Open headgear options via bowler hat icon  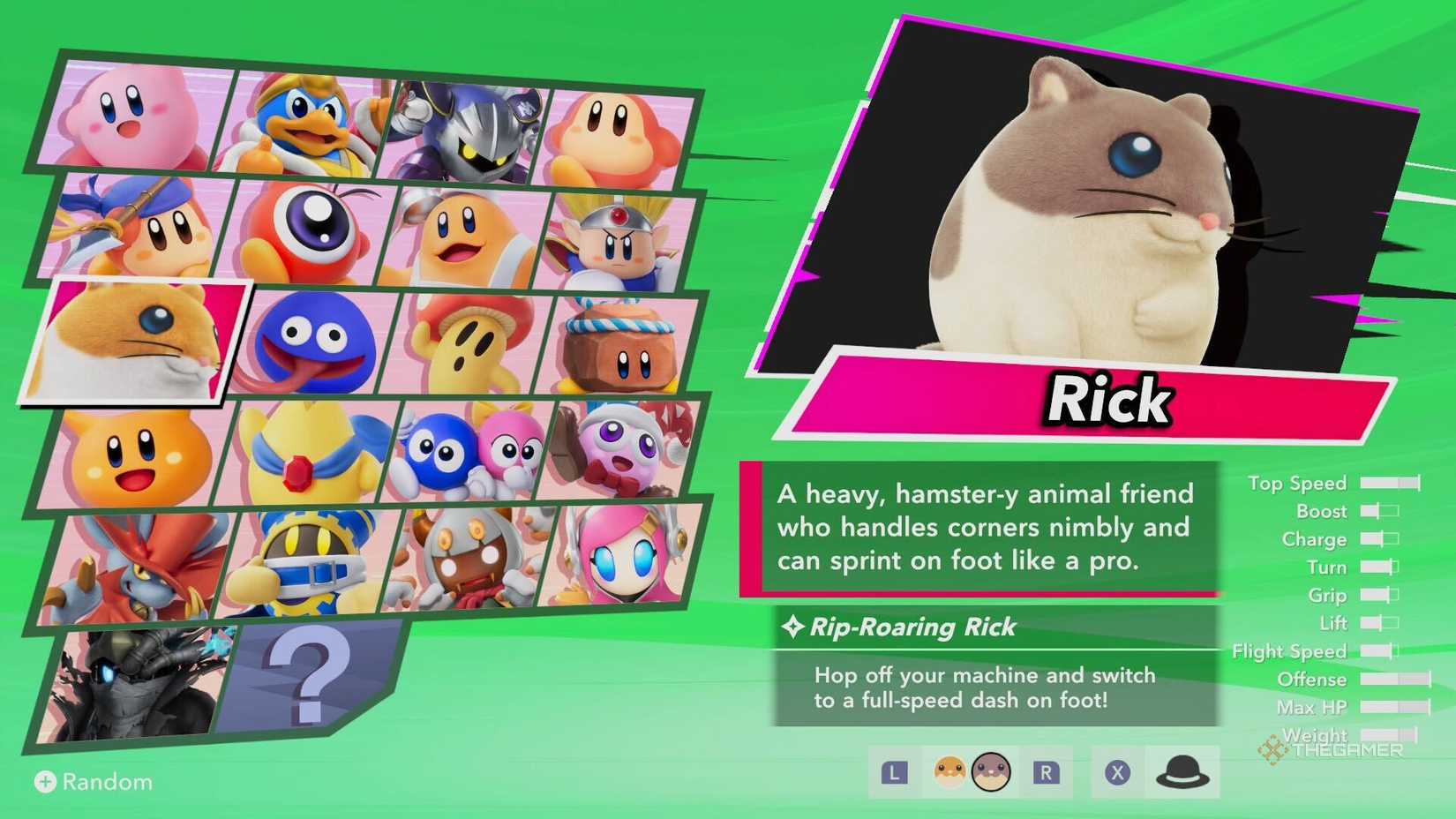pyautogui.click(x=1182, y=771)
